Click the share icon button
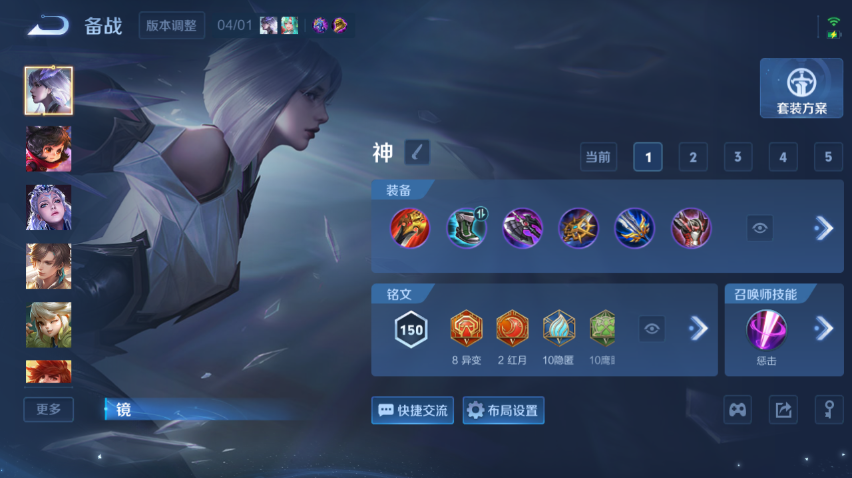Viewport: 852px width, 478px height. pos(783,409)
